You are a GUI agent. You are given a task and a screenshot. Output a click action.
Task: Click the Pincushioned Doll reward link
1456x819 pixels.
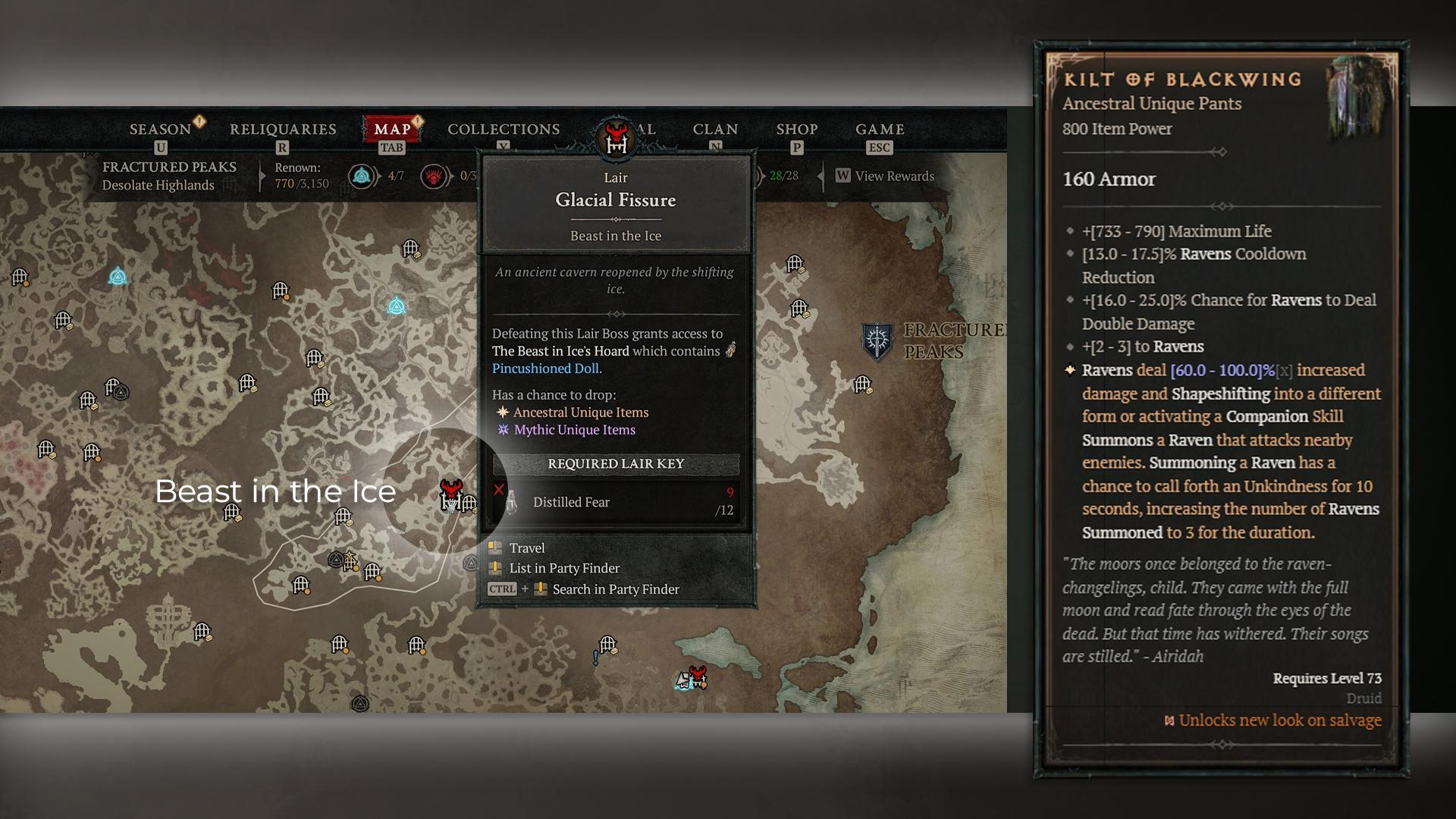click(x=545, y=369)
